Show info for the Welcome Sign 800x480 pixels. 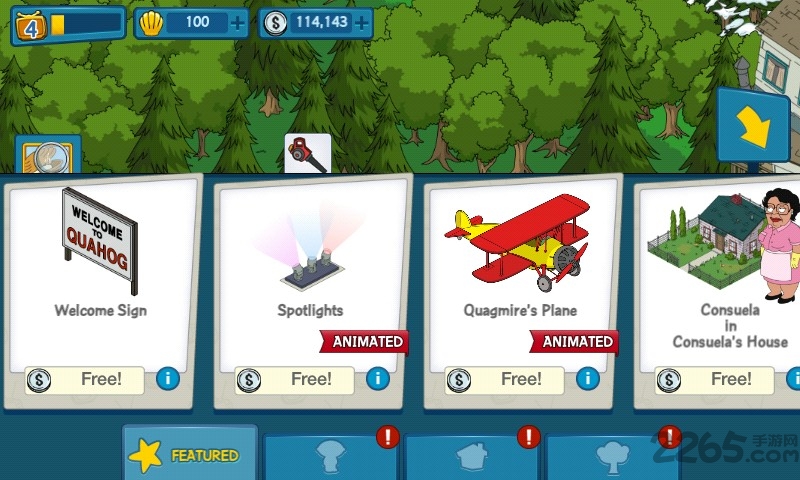coord(168,379)
